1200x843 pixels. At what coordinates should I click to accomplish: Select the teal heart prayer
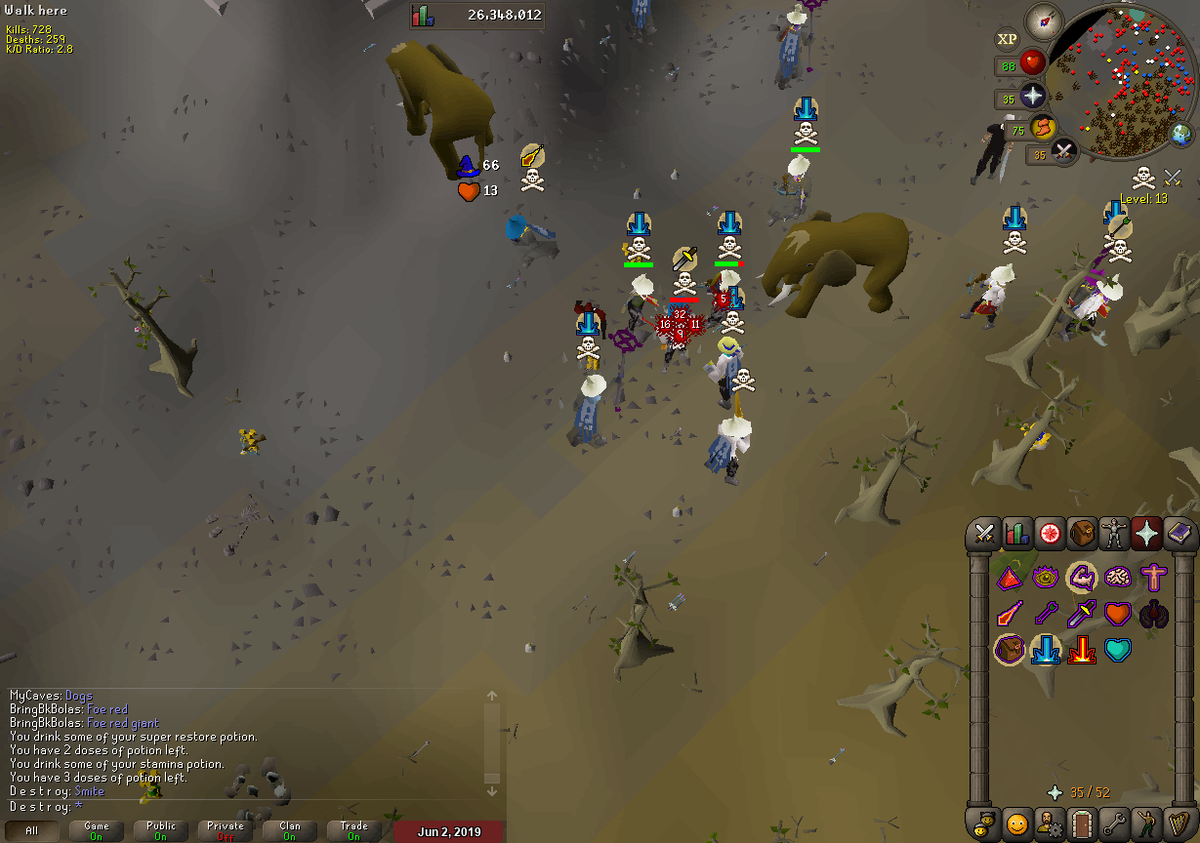pos(1117,650)
